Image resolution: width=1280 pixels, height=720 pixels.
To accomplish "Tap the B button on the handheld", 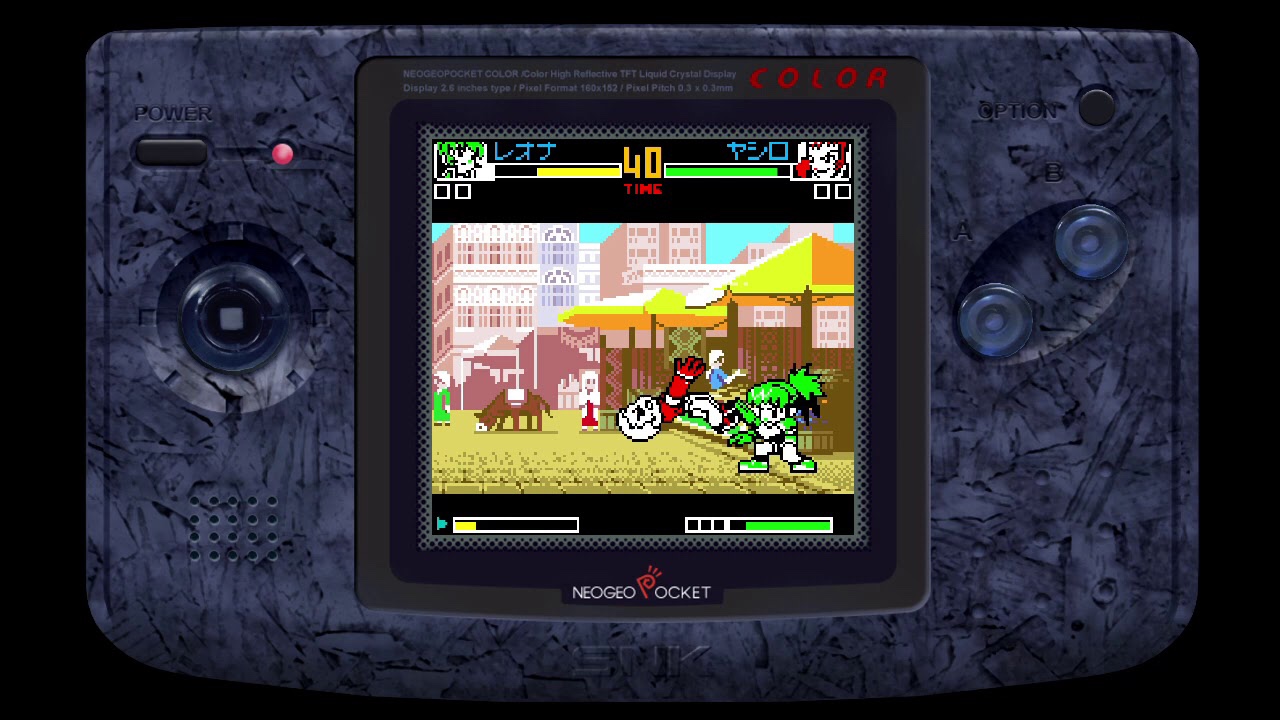I will tap(1091, 241).
